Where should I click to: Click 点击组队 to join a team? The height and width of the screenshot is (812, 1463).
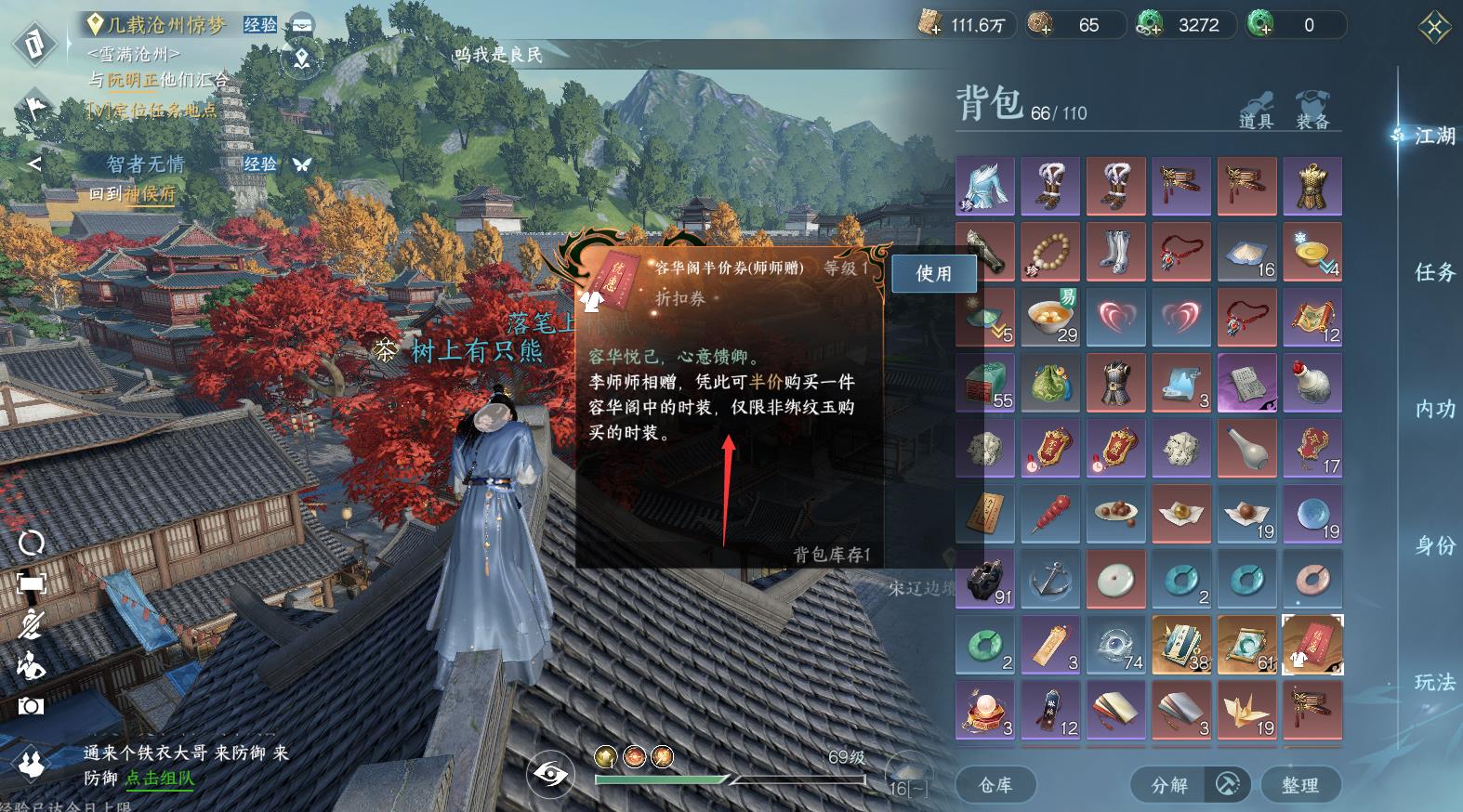pyautogui.click(x=157, y=778)
